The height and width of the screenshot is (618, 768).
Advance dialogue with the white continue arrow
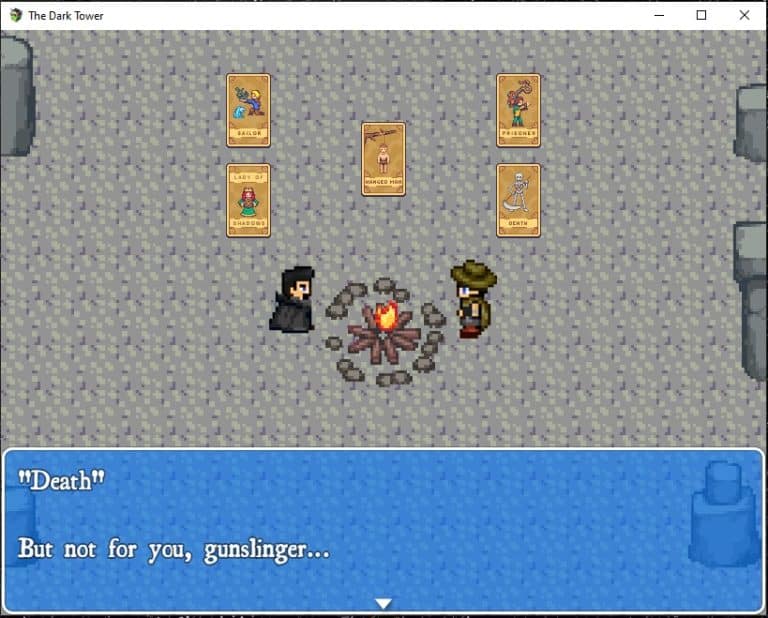point(383,603)
